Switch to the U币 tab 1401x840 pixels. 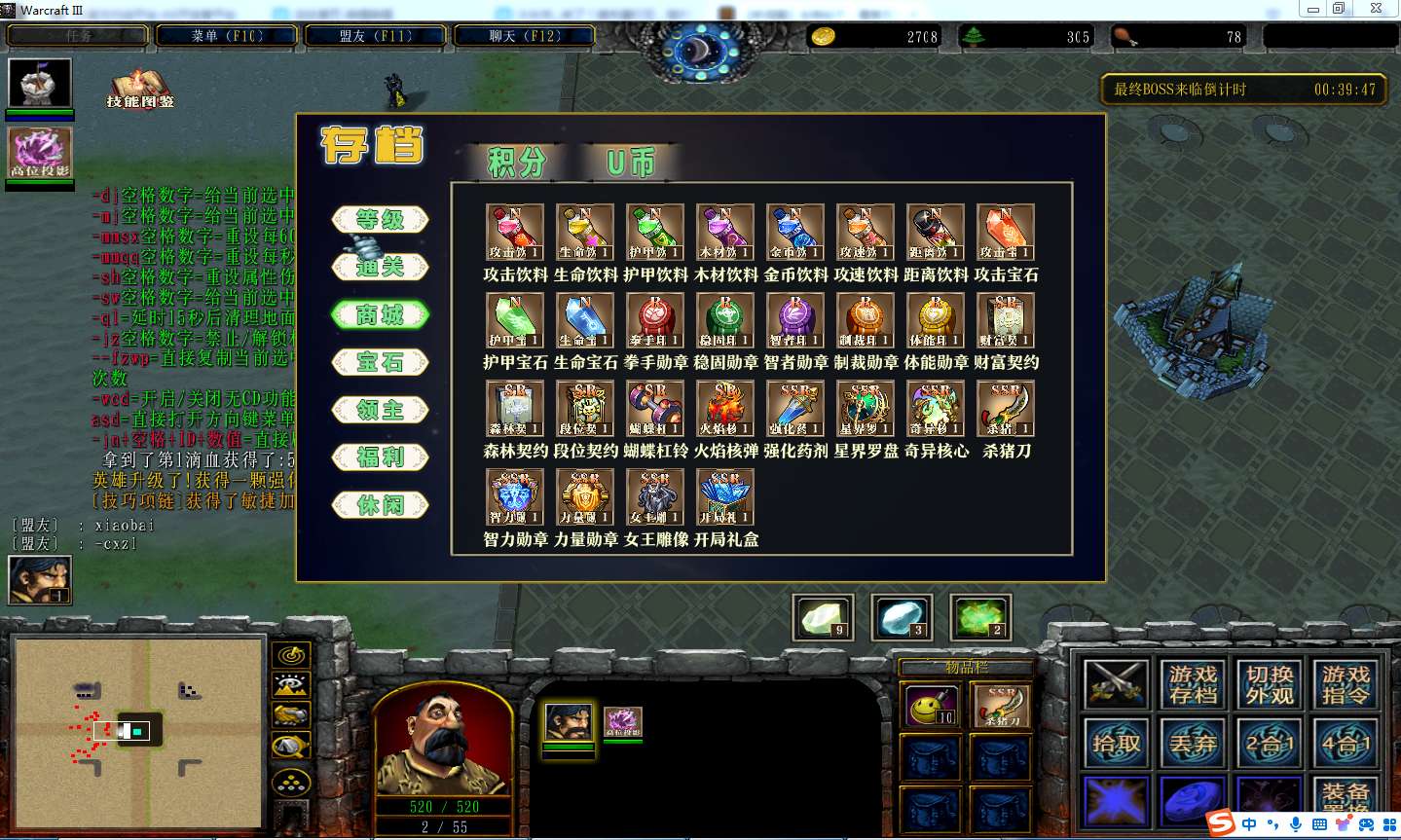coord(630,163)
